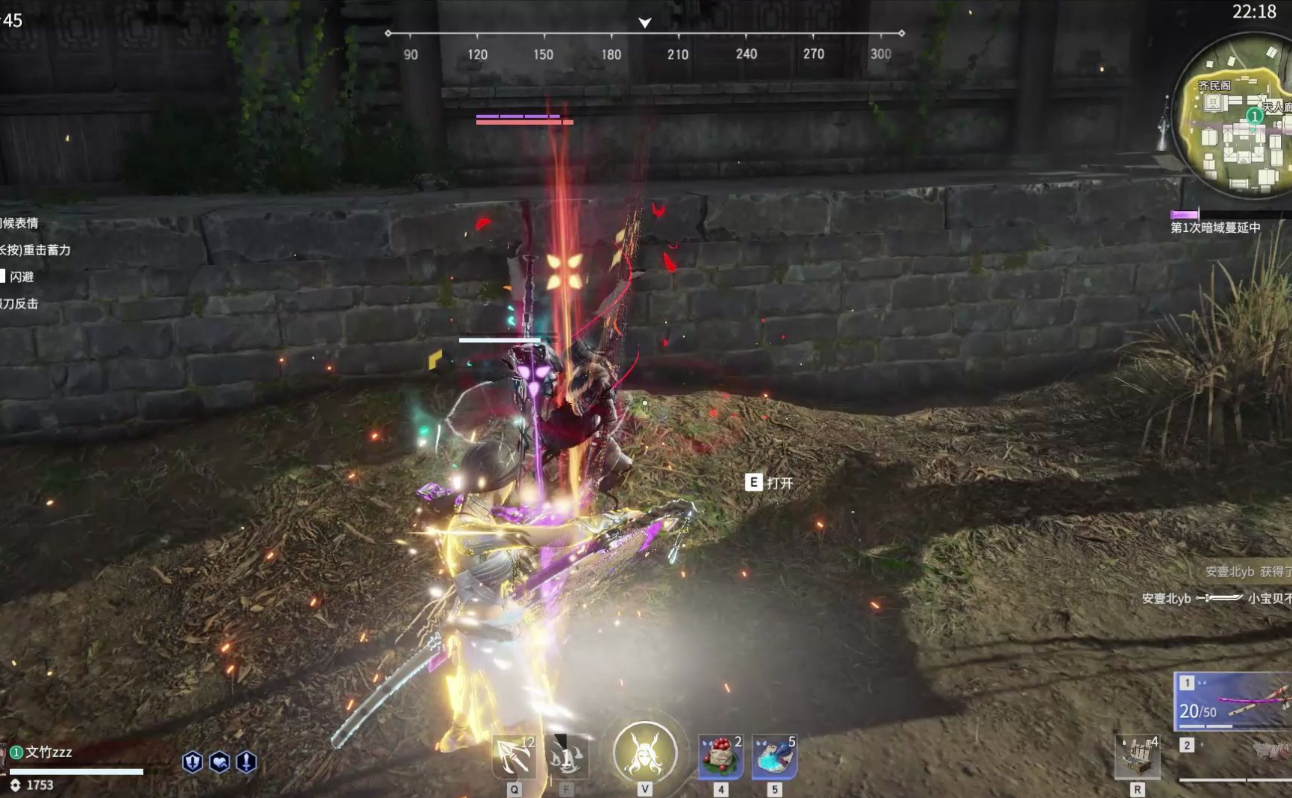Use the red berry healing item

click(x=720, y=757)
